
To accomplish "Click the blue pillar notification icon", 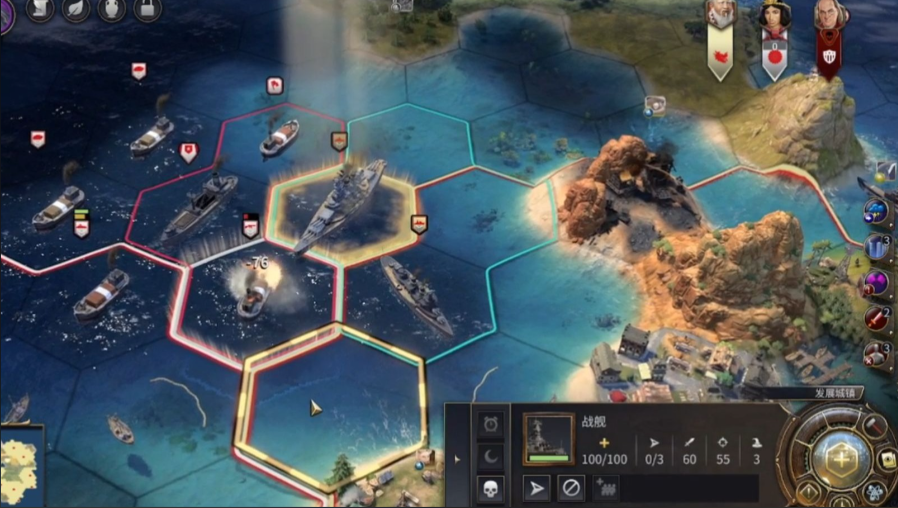I will pyautogui.click(x=877, y=247).
